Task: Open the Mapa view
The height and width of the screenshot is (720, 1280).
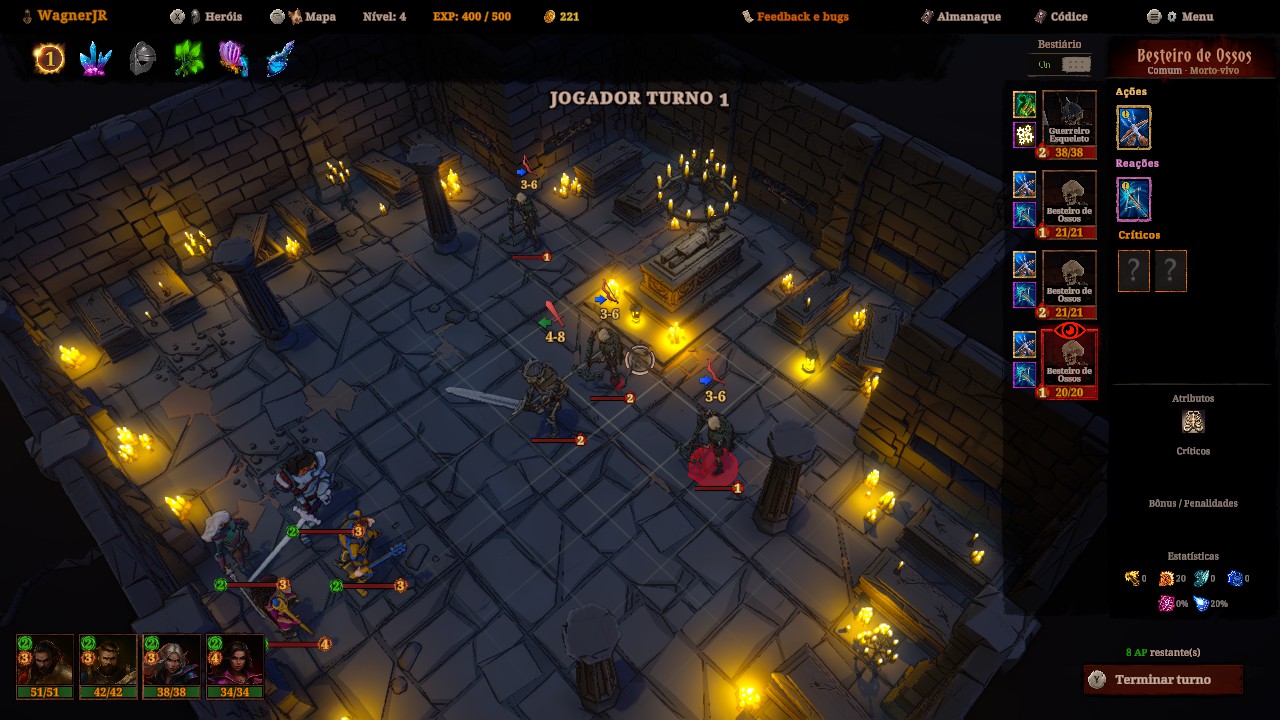Action: (312, 17)
